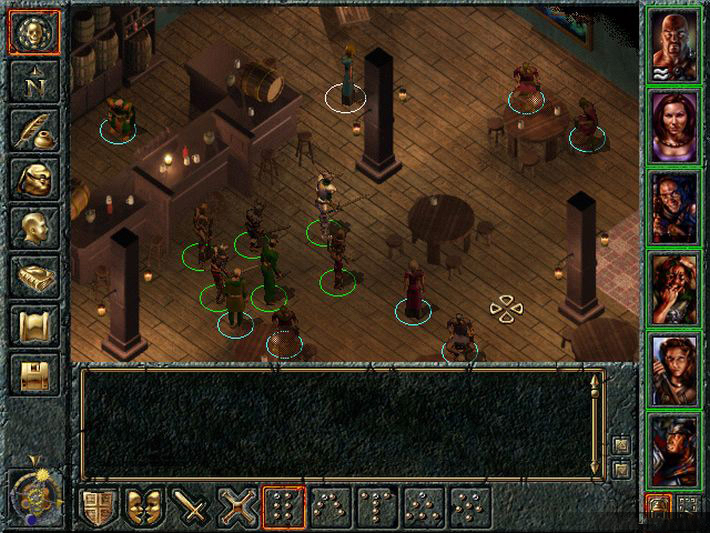Show the character record via bald head icon

[x=35, y=228]
